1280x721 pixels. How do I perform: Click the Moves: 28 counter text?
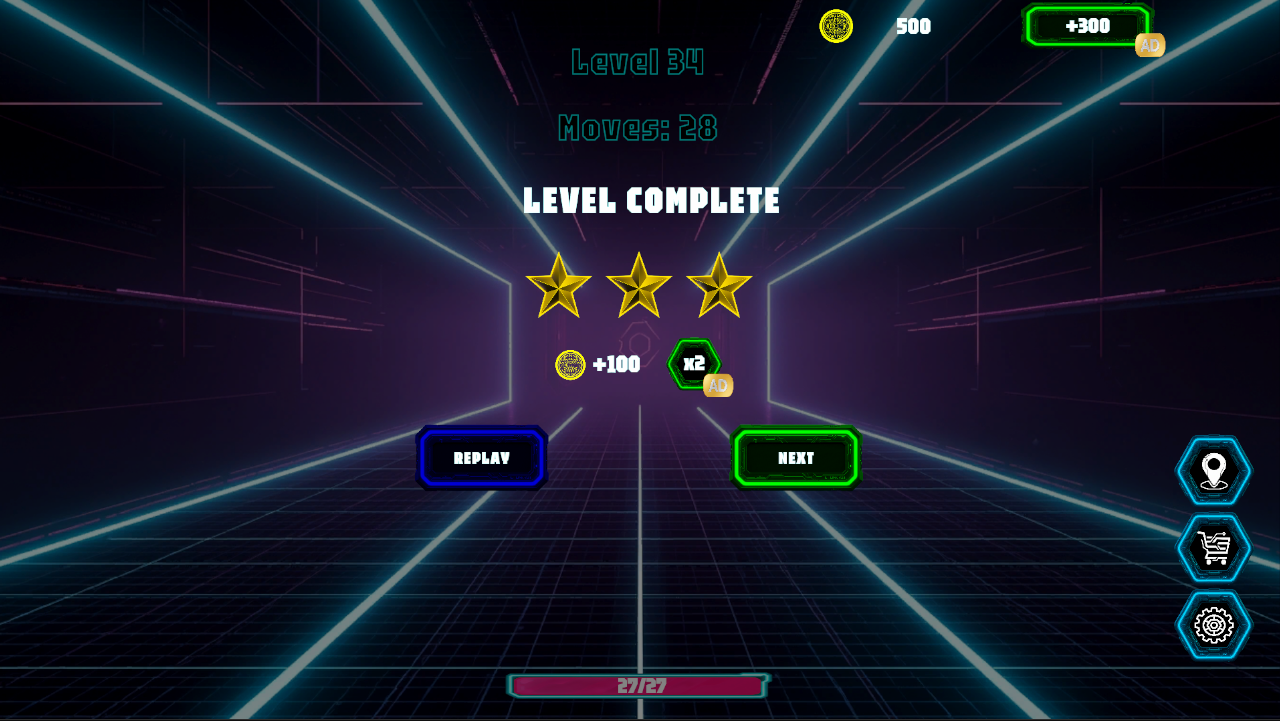(638, 129)
